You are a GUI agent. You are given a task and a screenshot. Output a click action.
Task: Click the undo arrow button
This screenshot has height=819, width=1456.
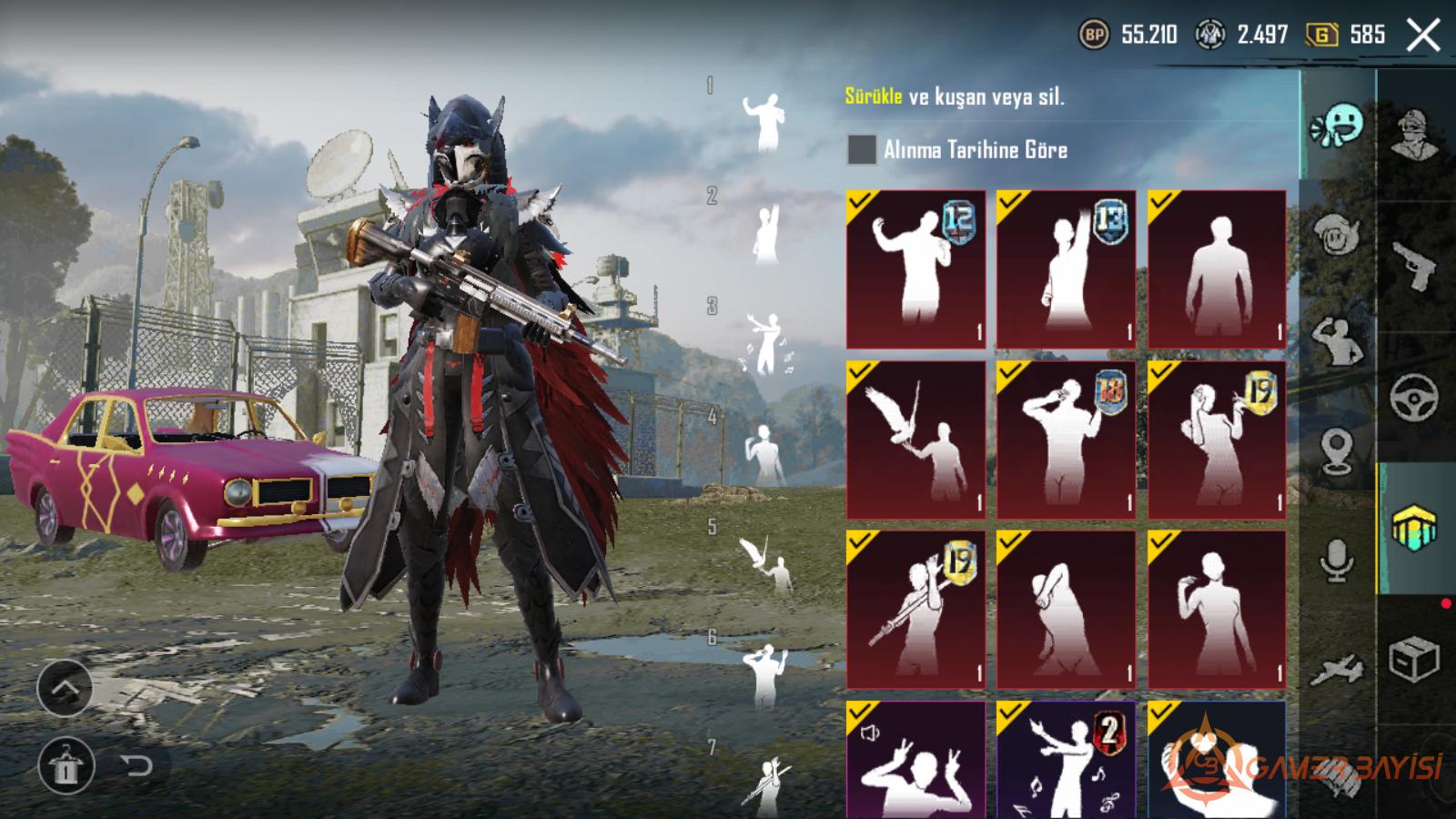pyautogui.click(x=136, y=765)
